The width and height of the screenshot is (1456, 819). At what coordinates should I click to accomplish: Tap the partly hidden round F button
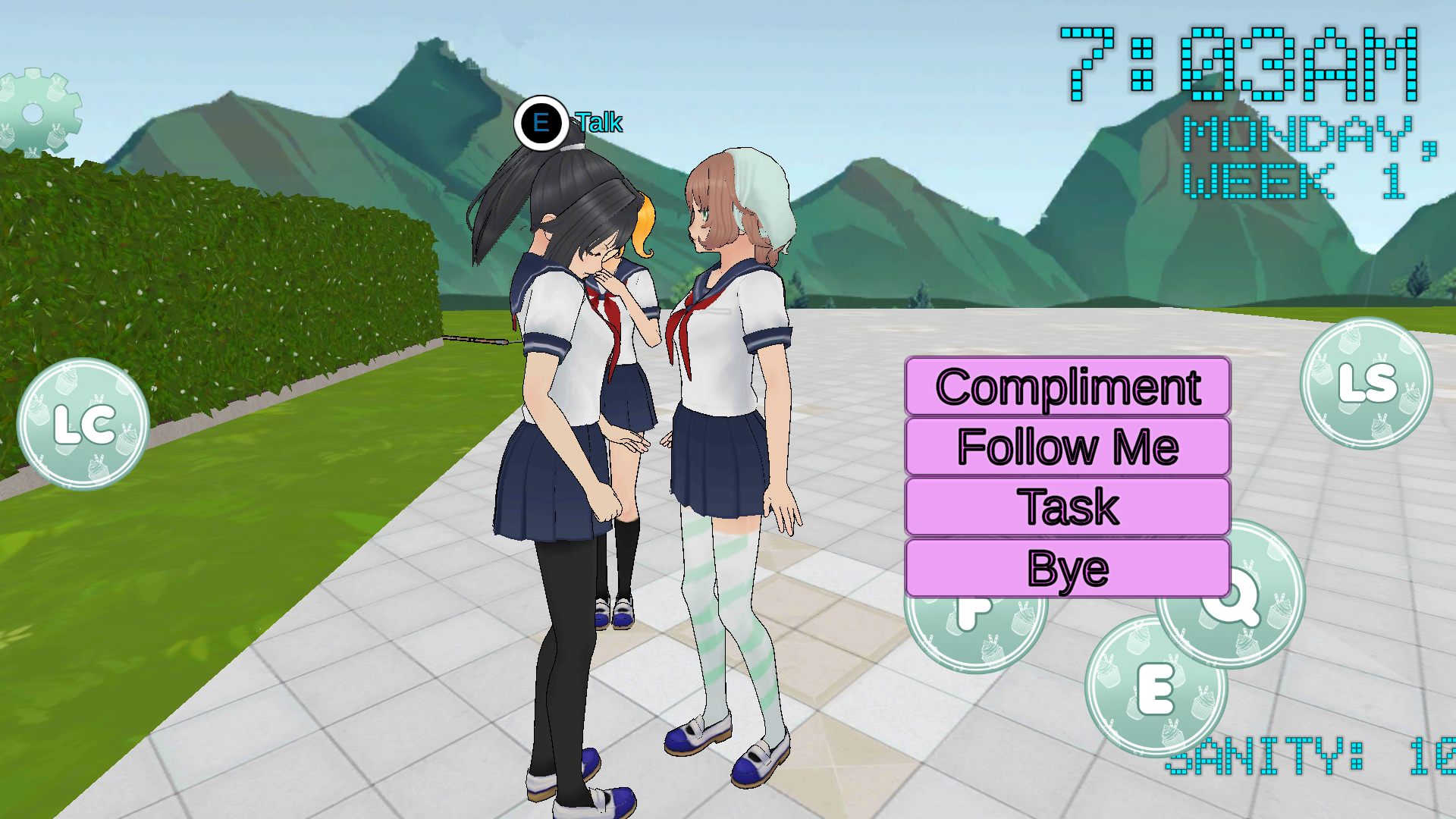point(974,629)
